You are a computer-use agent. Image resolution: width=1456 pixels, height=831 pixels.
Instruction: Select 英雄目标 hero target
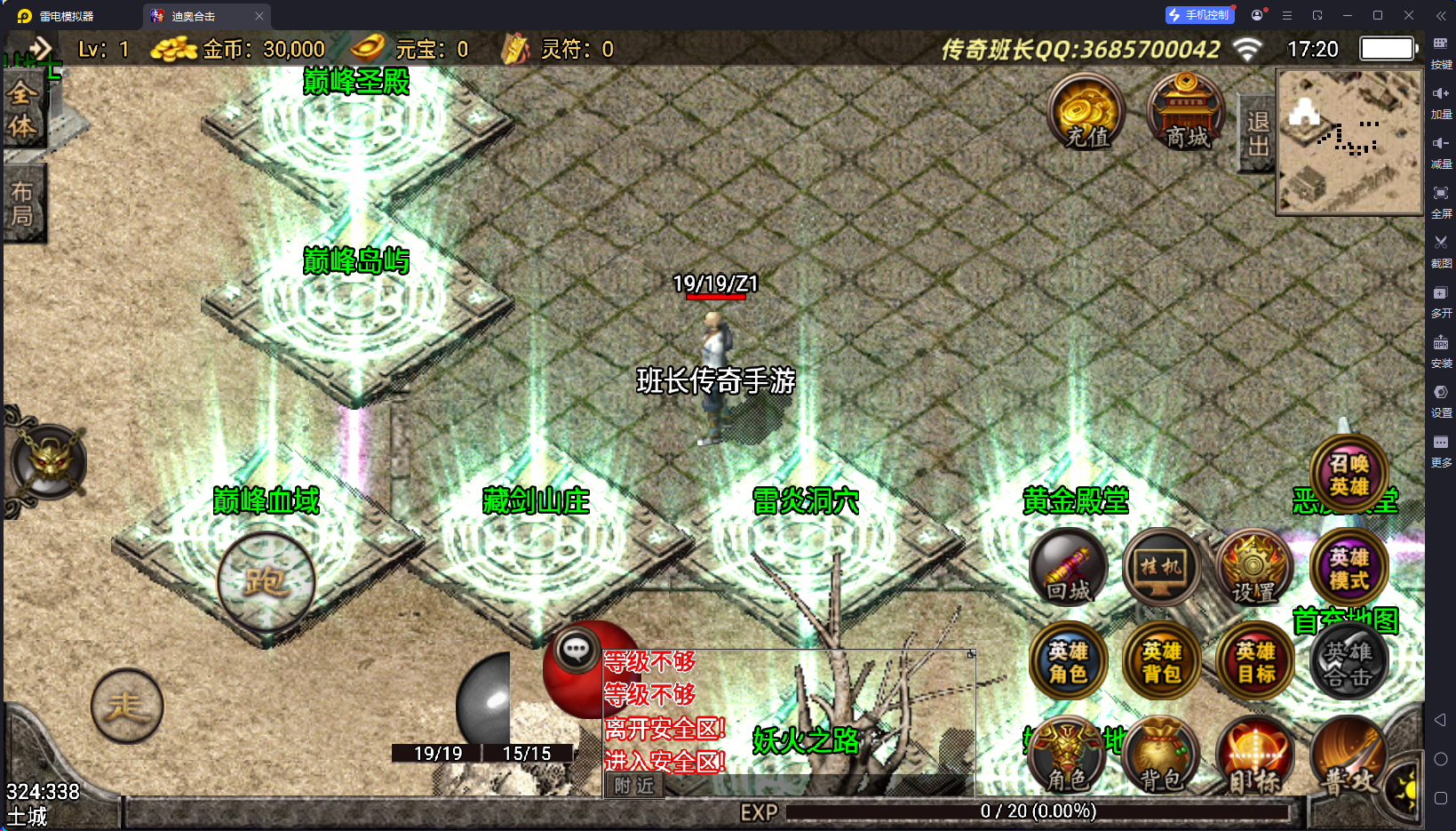coord(1255,662)
